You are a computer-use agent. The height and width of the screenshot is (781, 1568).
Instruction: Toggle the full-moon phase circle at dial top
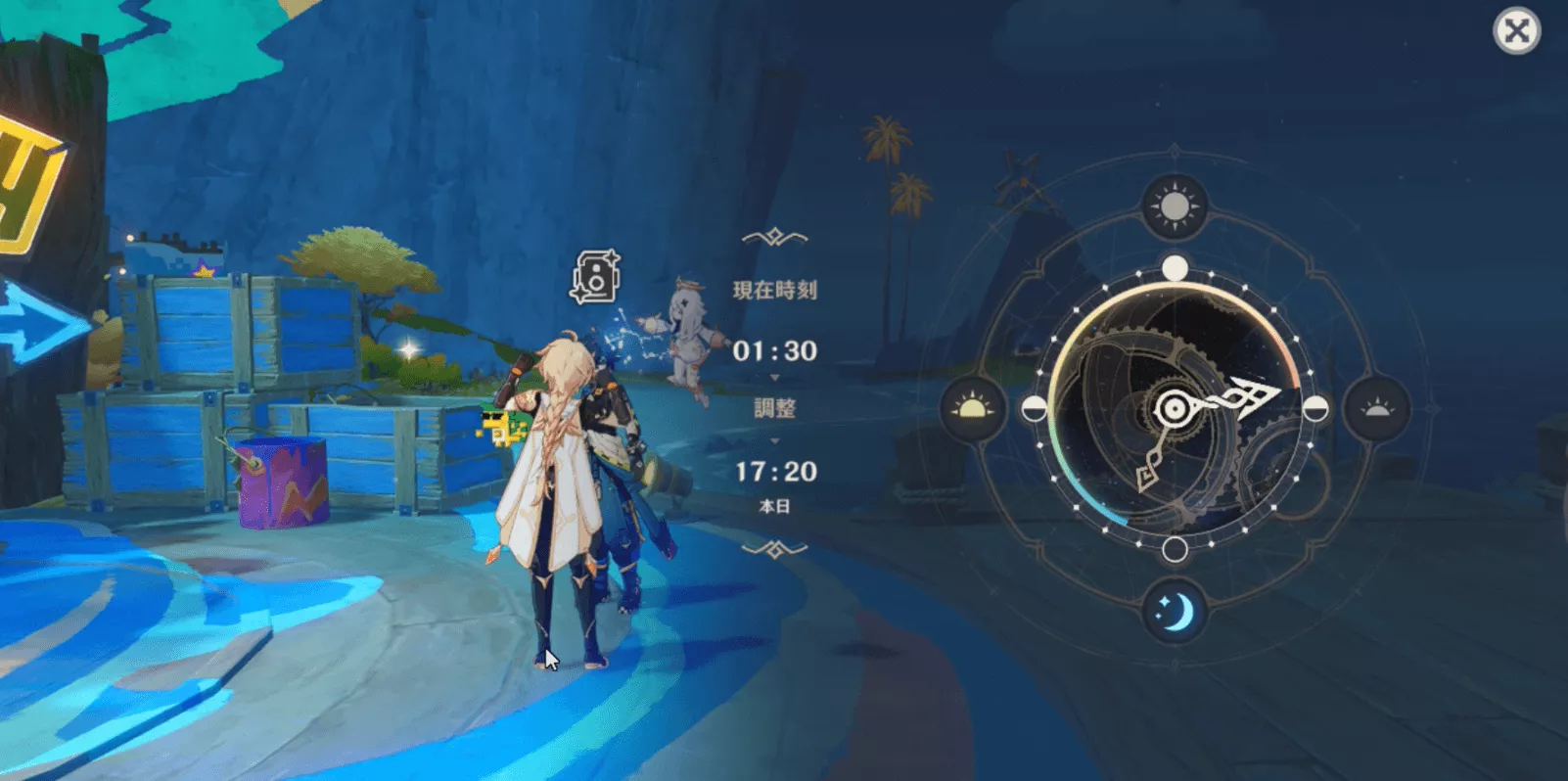[1174, 265]
